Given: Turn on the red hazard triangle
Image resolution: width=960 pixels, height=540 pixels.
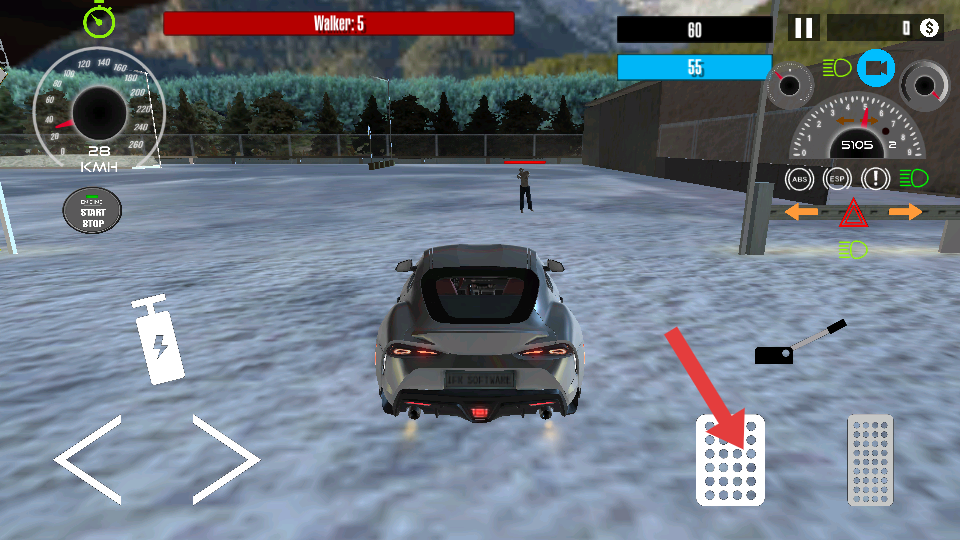Looking at the screenshot, I should (853, 213).
